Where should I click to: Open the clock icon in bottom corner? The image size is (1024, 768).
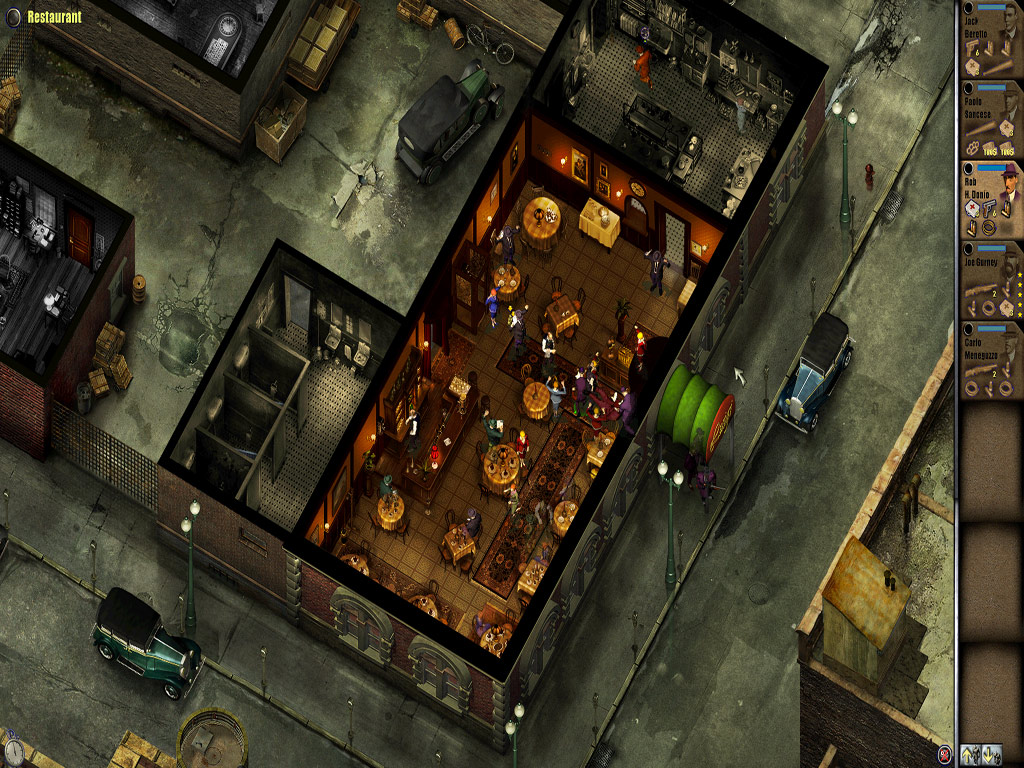point(12,749)
